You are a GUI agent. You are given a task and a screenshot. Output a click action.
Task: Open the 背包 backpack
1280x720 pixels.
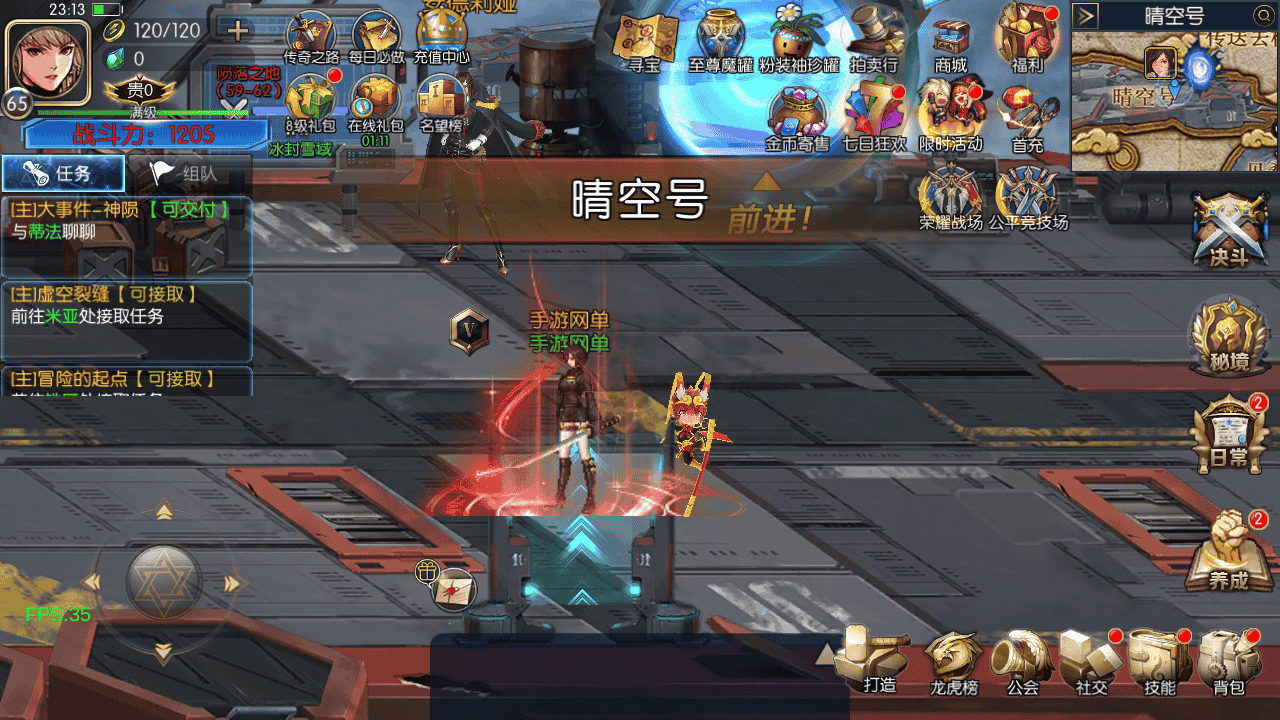pos(1228,660)
